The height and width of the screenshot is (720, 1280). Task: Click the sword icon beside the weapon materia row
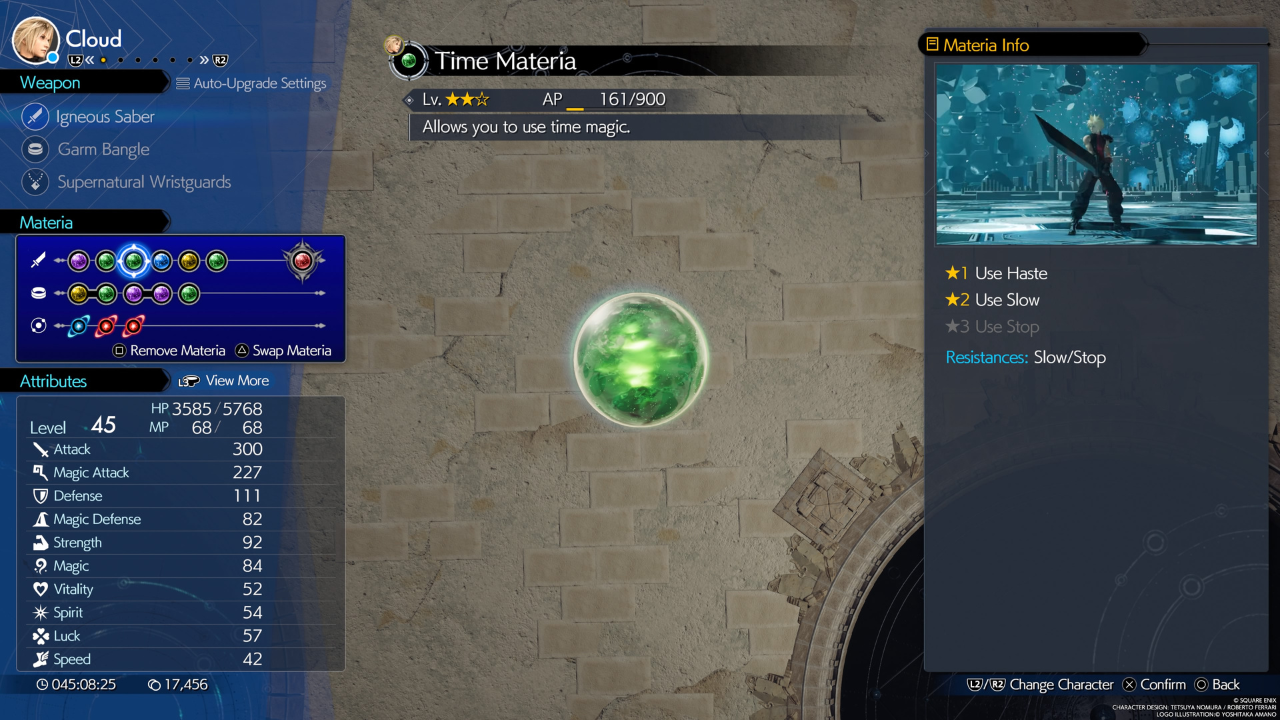tap(39, 261)
